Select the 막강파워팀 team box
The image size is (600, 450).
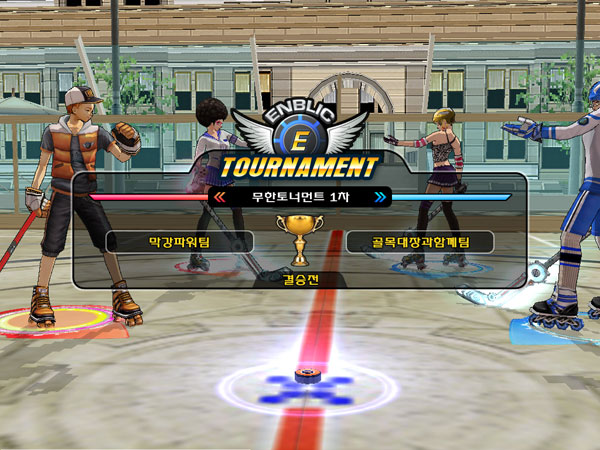180,241
